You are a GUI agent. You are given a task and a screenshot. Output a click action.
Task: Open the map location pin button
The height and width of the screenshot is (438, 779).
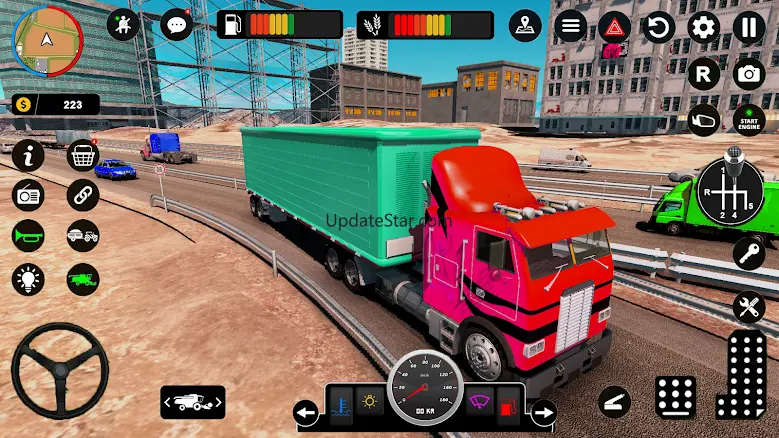pos(525,25)
